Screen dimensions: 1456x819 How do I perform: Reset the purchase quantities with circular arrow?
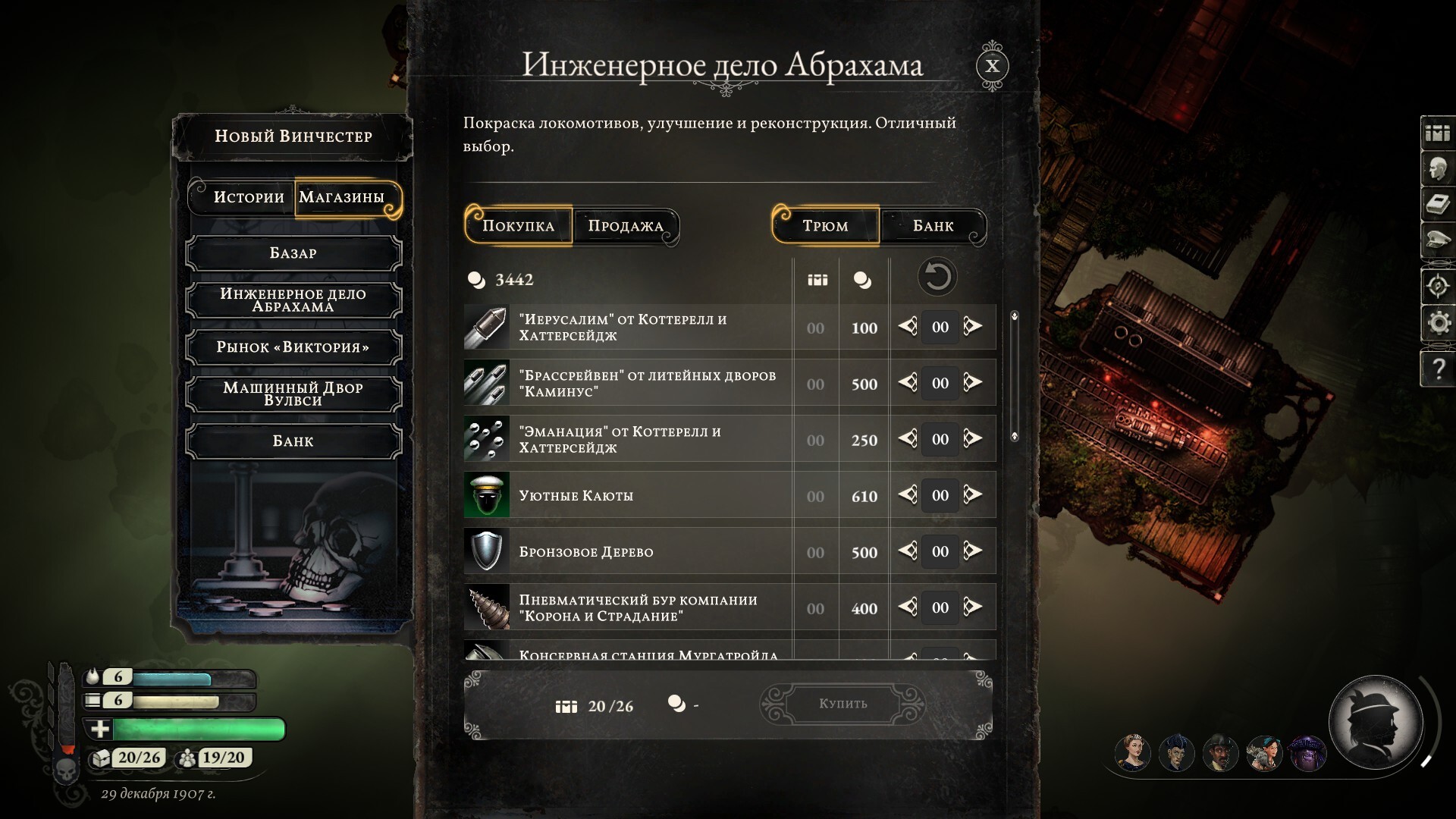[937, 277]
